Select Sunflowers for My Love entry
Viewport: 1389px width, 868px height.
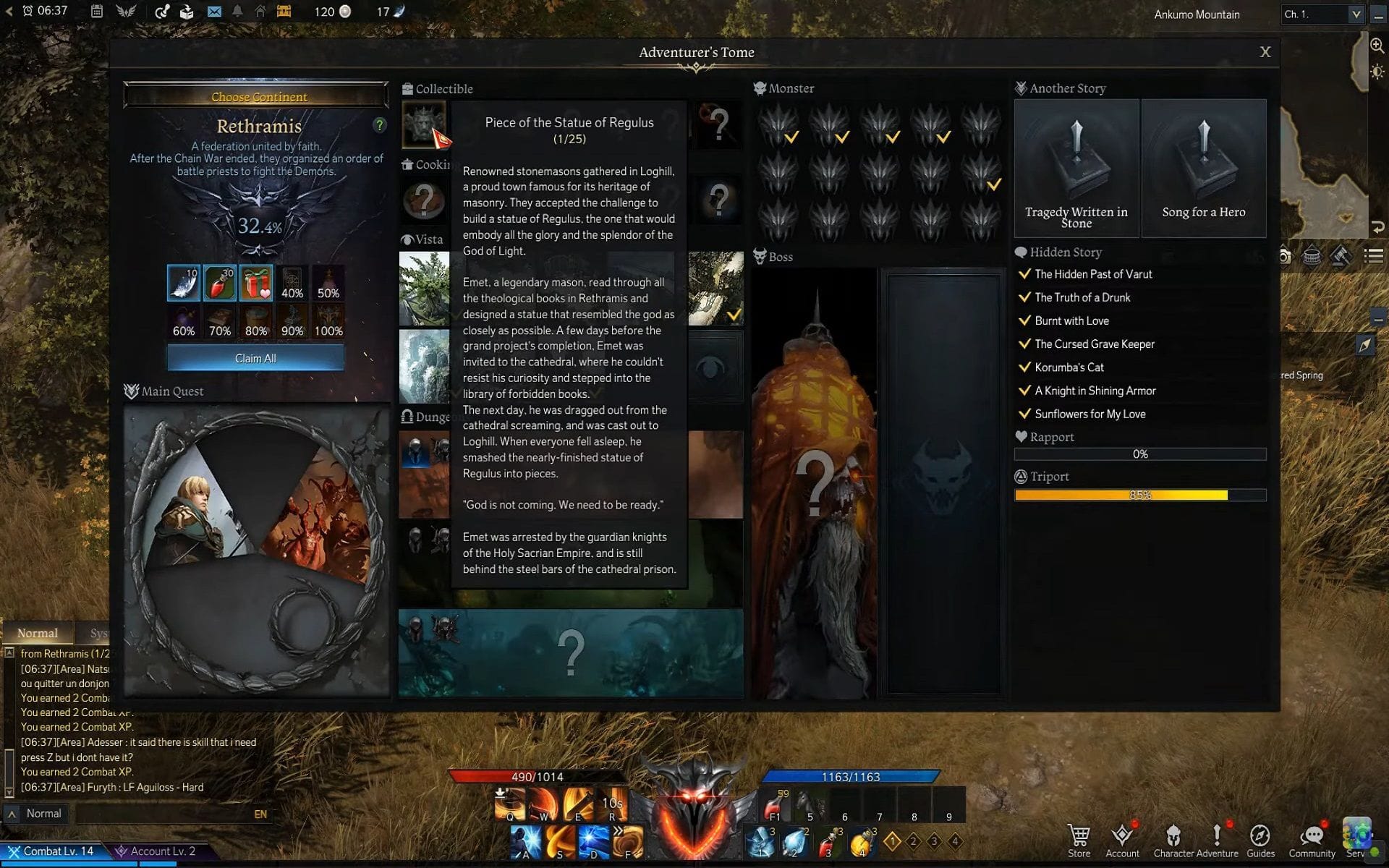click(1089, 414)
